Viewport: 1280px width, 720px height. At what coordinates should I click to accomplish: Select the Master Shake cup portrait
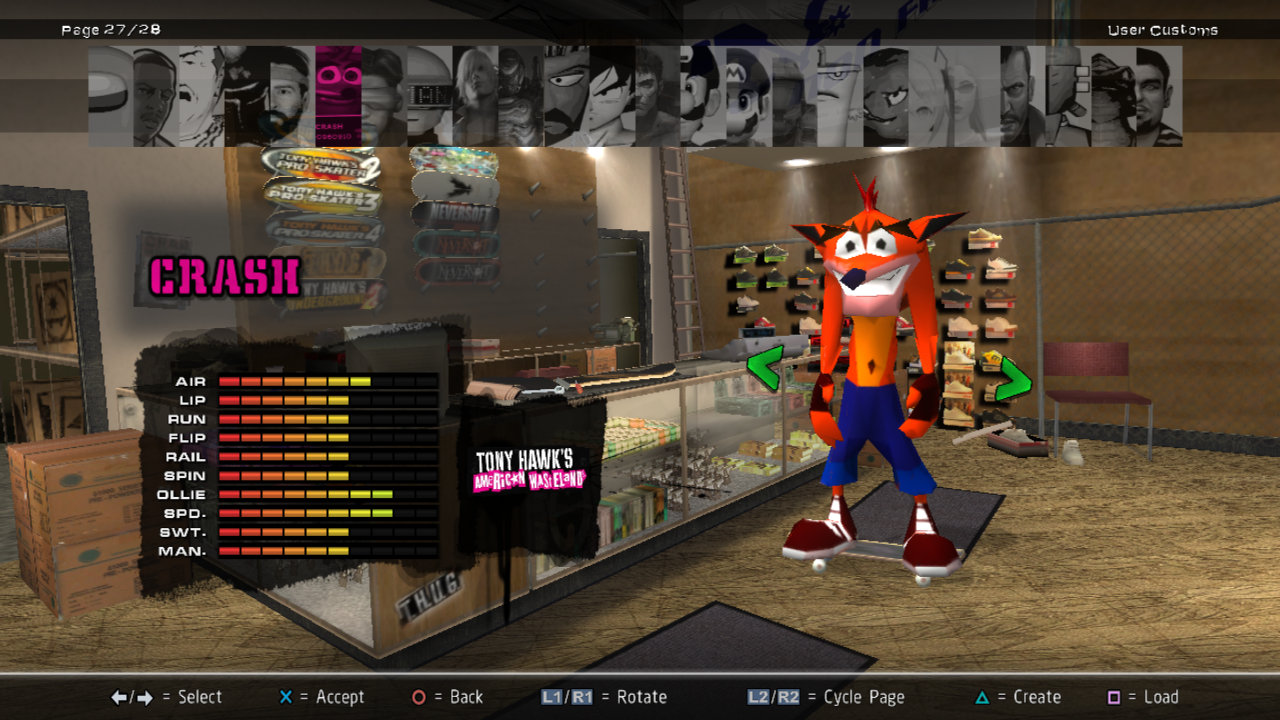[x=839, y=96]
